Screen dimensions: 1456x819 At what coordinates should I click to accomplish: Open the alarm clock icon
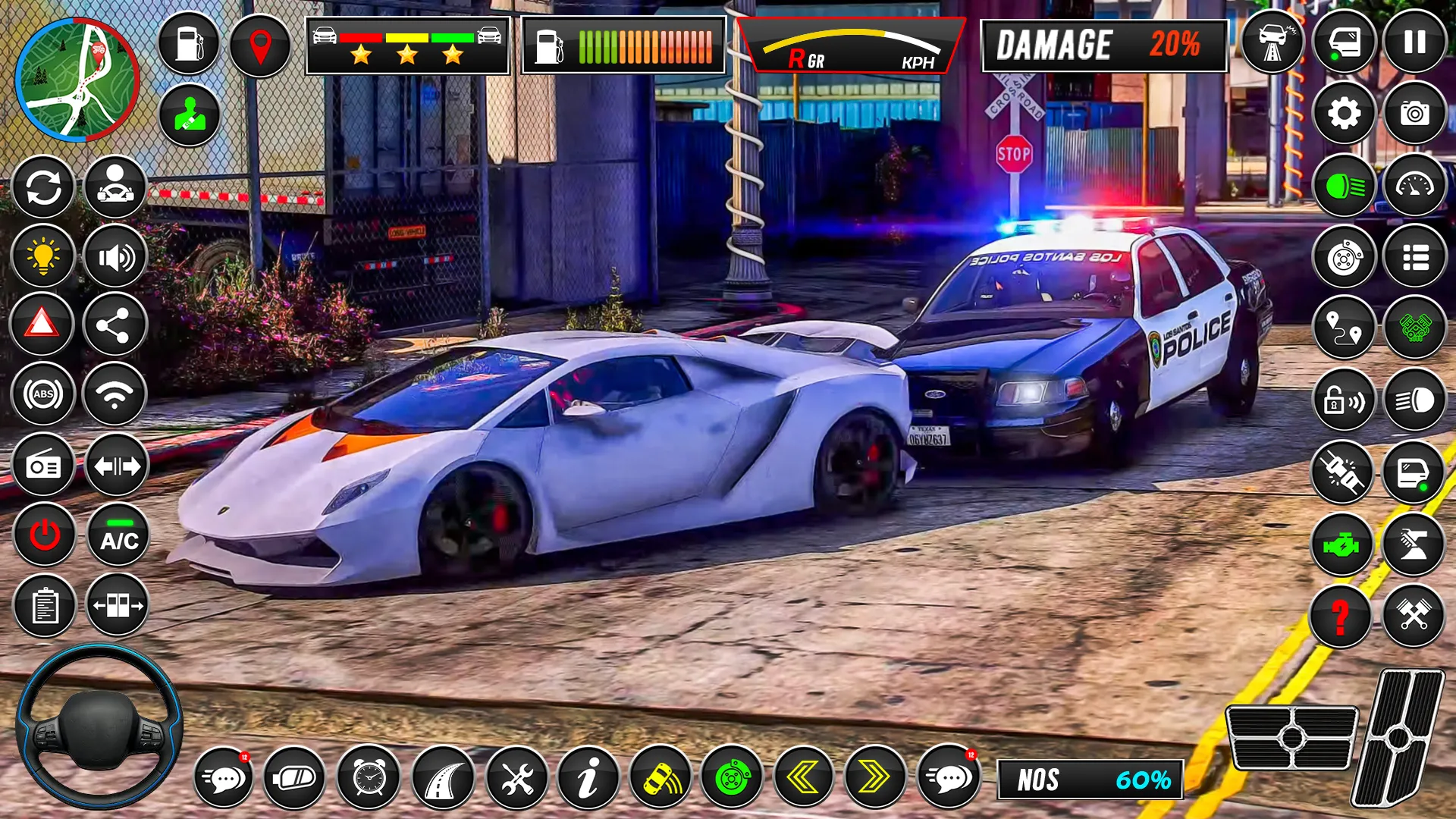click(x=369, y=777)
